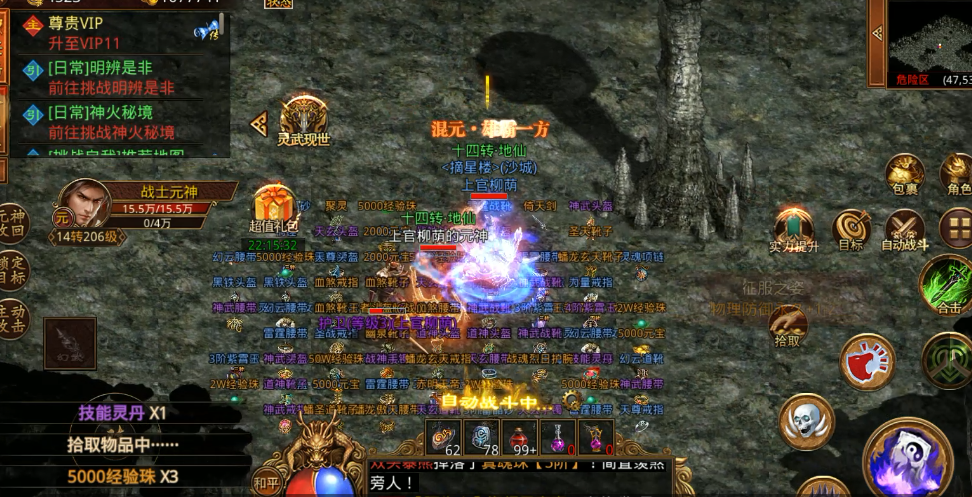
Task: Open the 包裹 bag icon
Action: [904, 172]
